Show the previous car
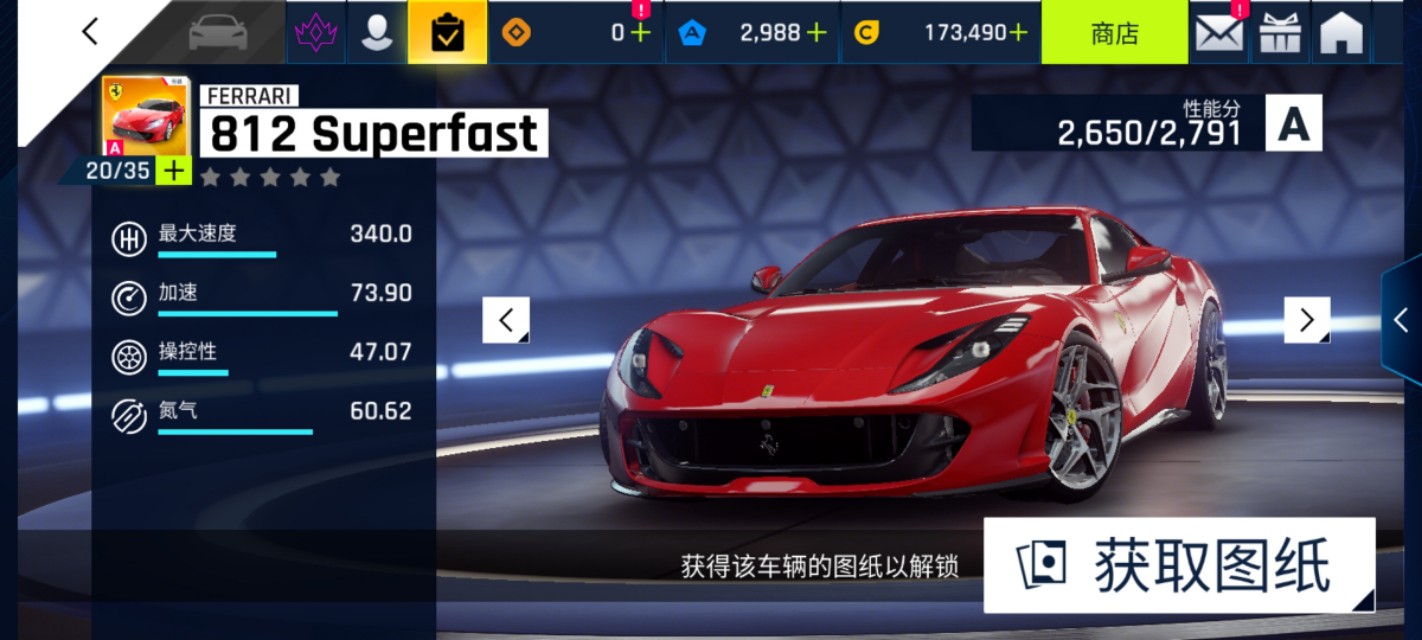Screen dimensions: 1422x640 tap(506, 320)
